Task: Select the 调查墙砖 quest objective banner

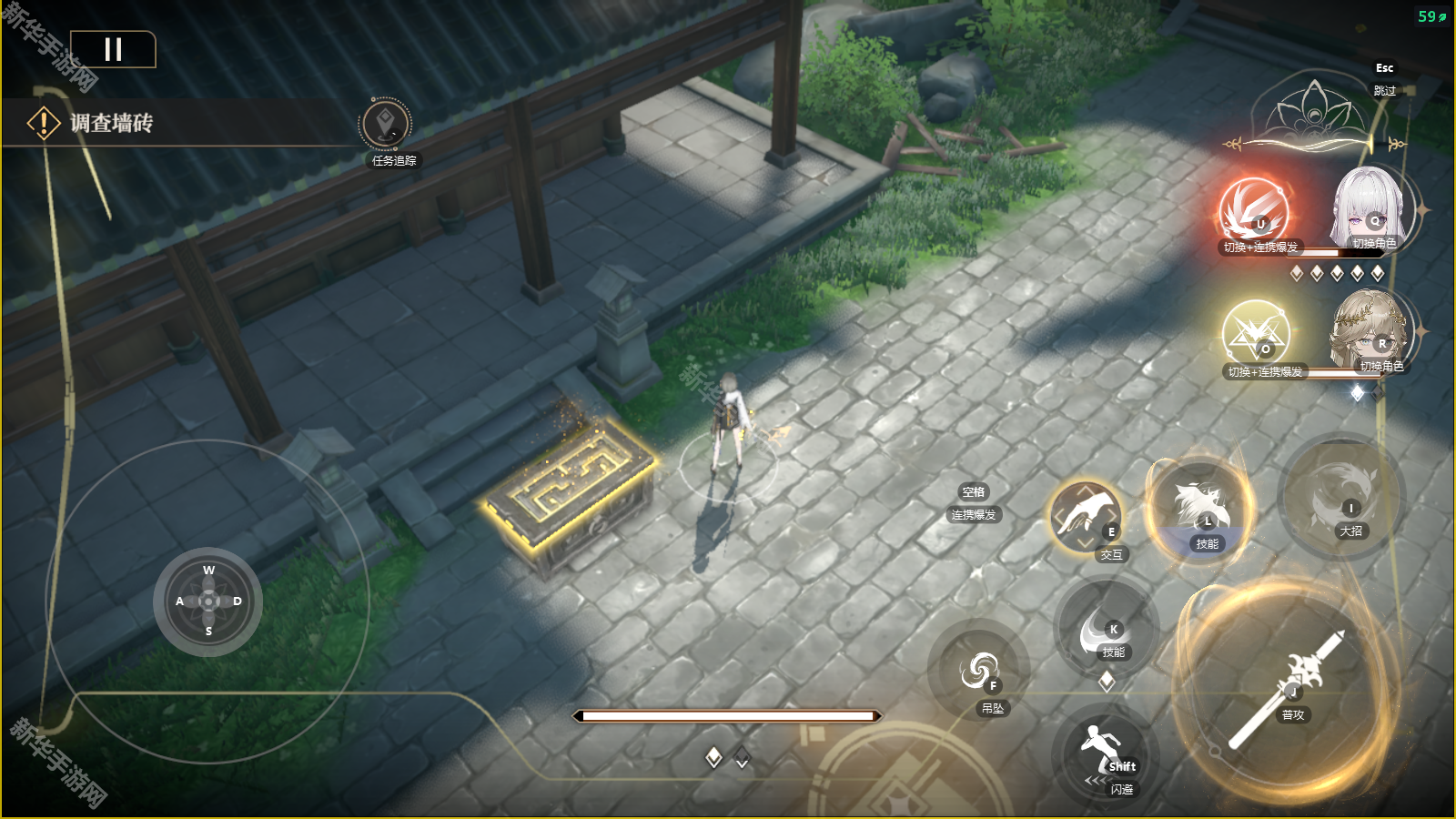Action: 112,123
